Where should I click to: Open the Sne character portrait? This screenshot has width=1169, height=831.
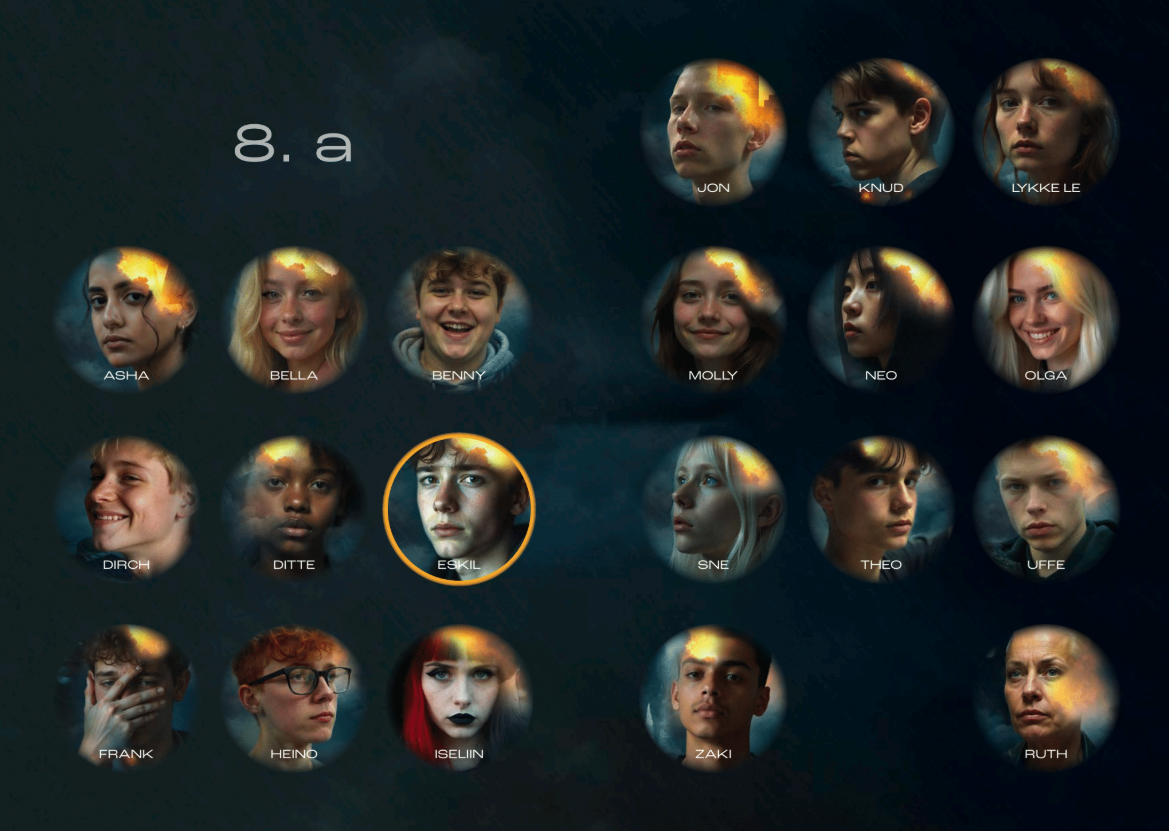point(713,507)
